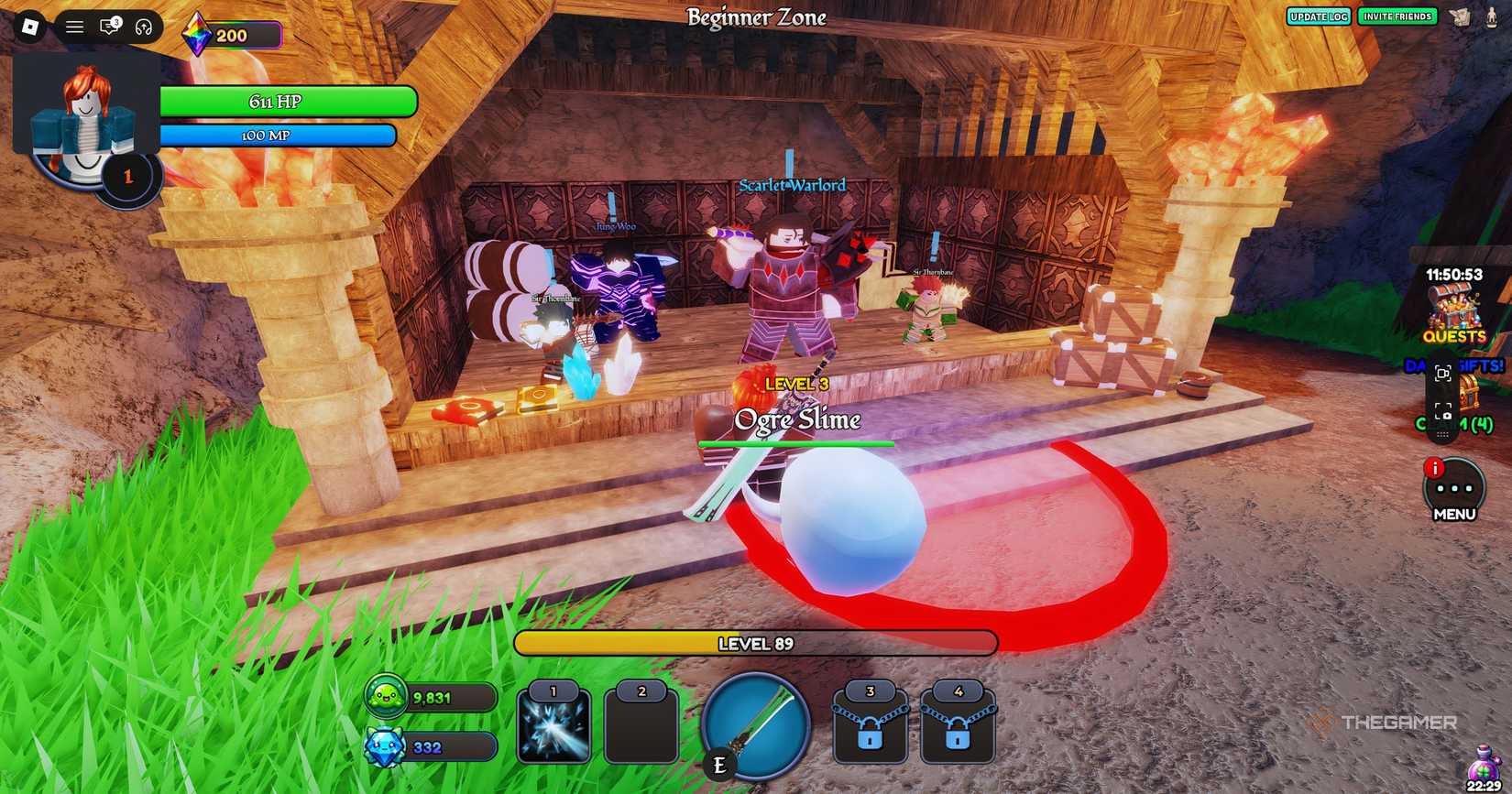Click the Update Log banner
This screenshot has height=794, width=1512.
[x=1319, y=16]
